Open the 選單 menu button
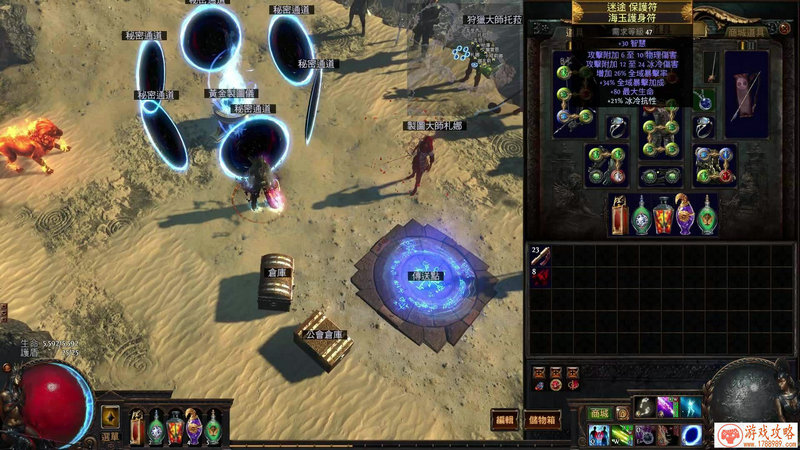Viewport: 800px width, 450px height. click(110, 436)
